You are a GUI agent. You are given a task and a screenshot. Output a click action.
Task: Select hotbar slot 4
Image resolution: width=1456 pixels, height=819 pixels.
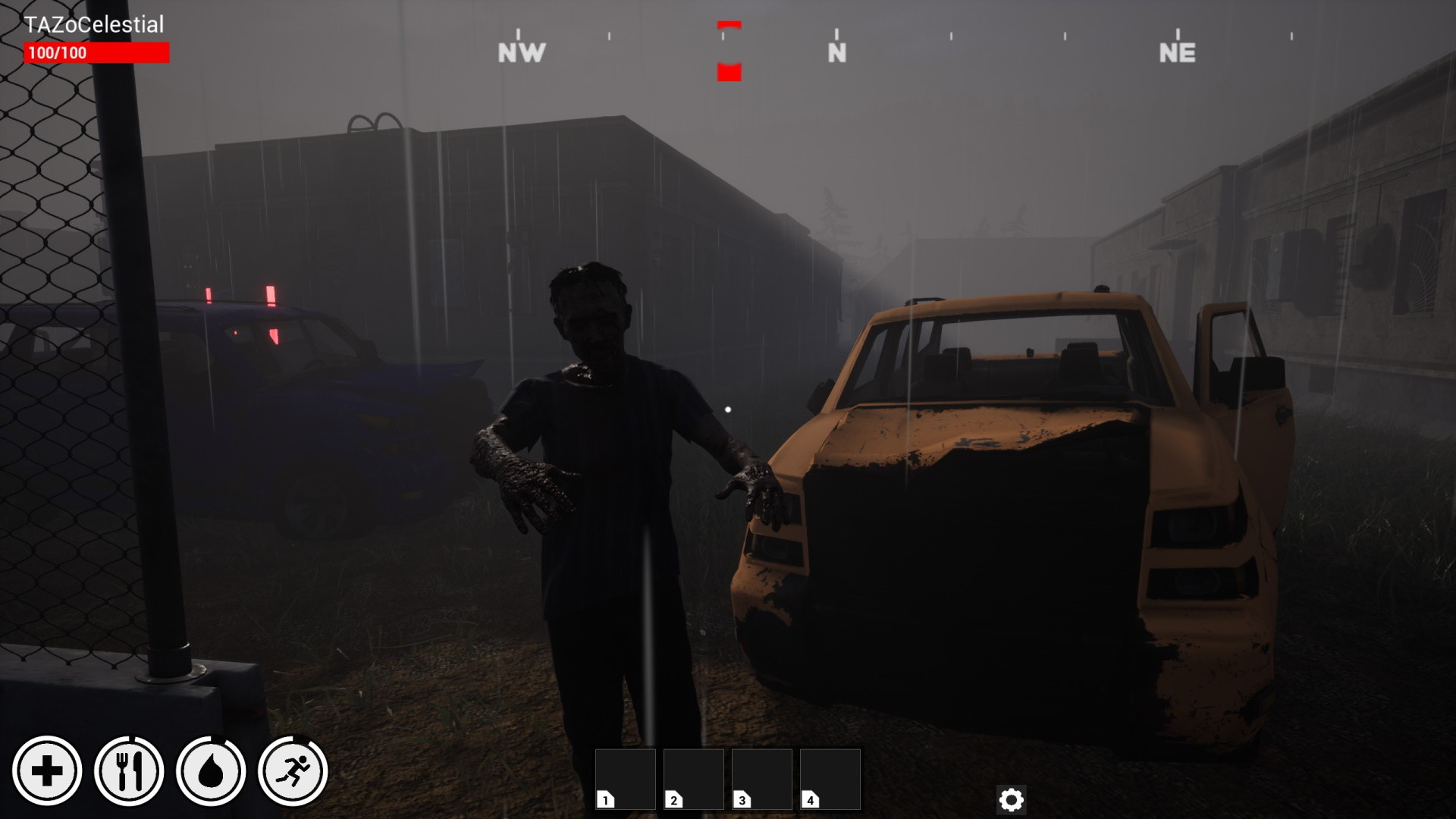829,777
